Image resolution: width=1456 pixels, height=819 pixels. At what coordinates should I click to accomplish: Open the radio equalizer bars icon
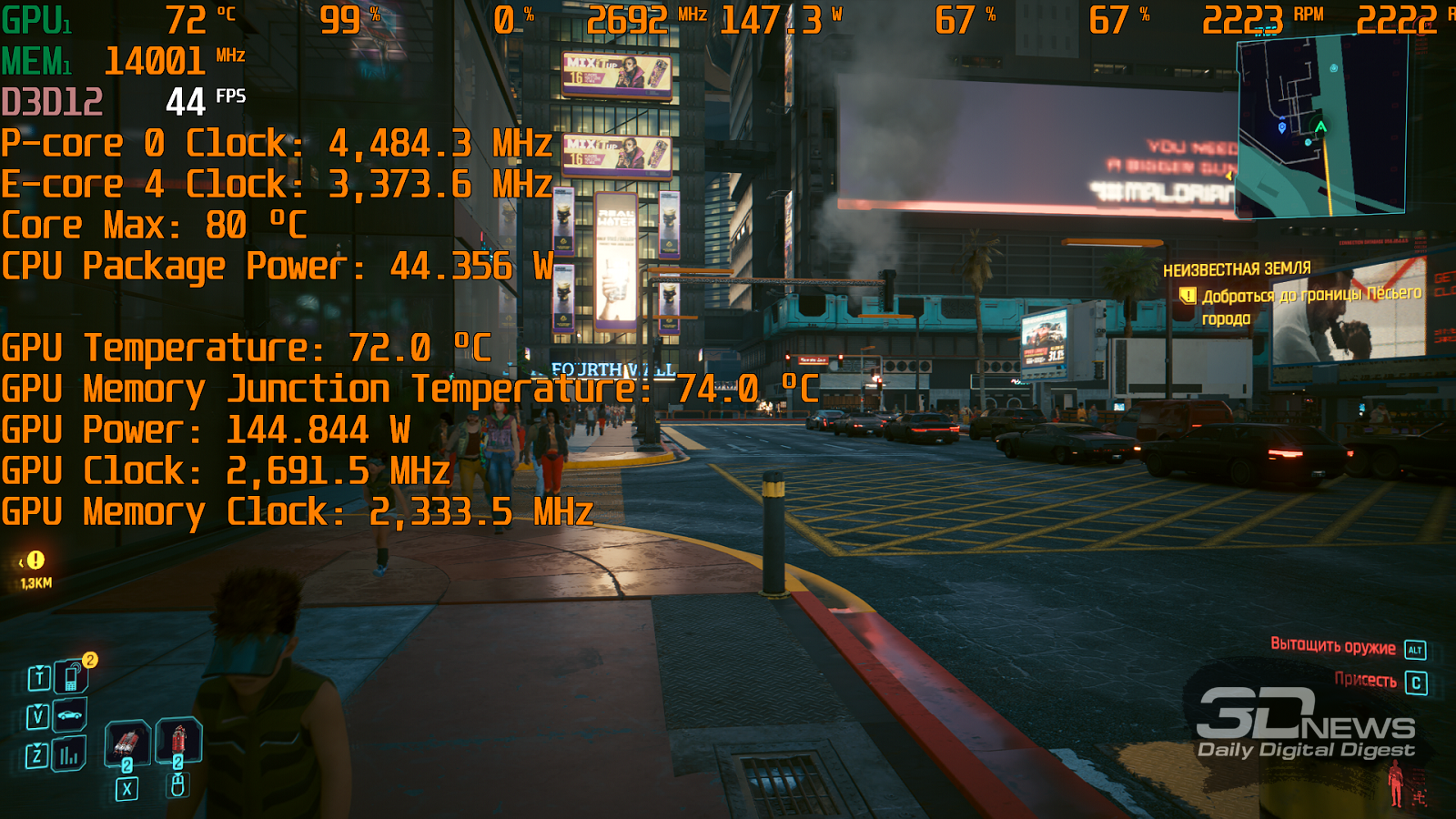click(x=69, y=754)
